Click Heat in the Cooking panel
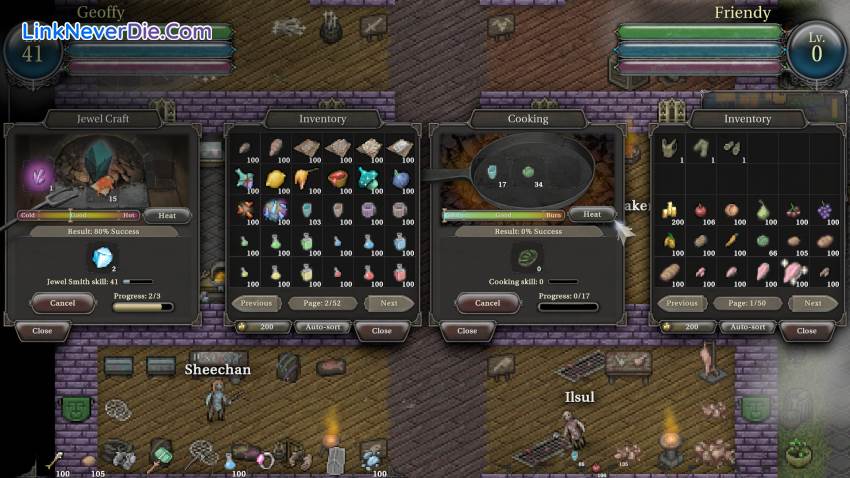This screenshot has width=850, height=478. click(592, 214)
